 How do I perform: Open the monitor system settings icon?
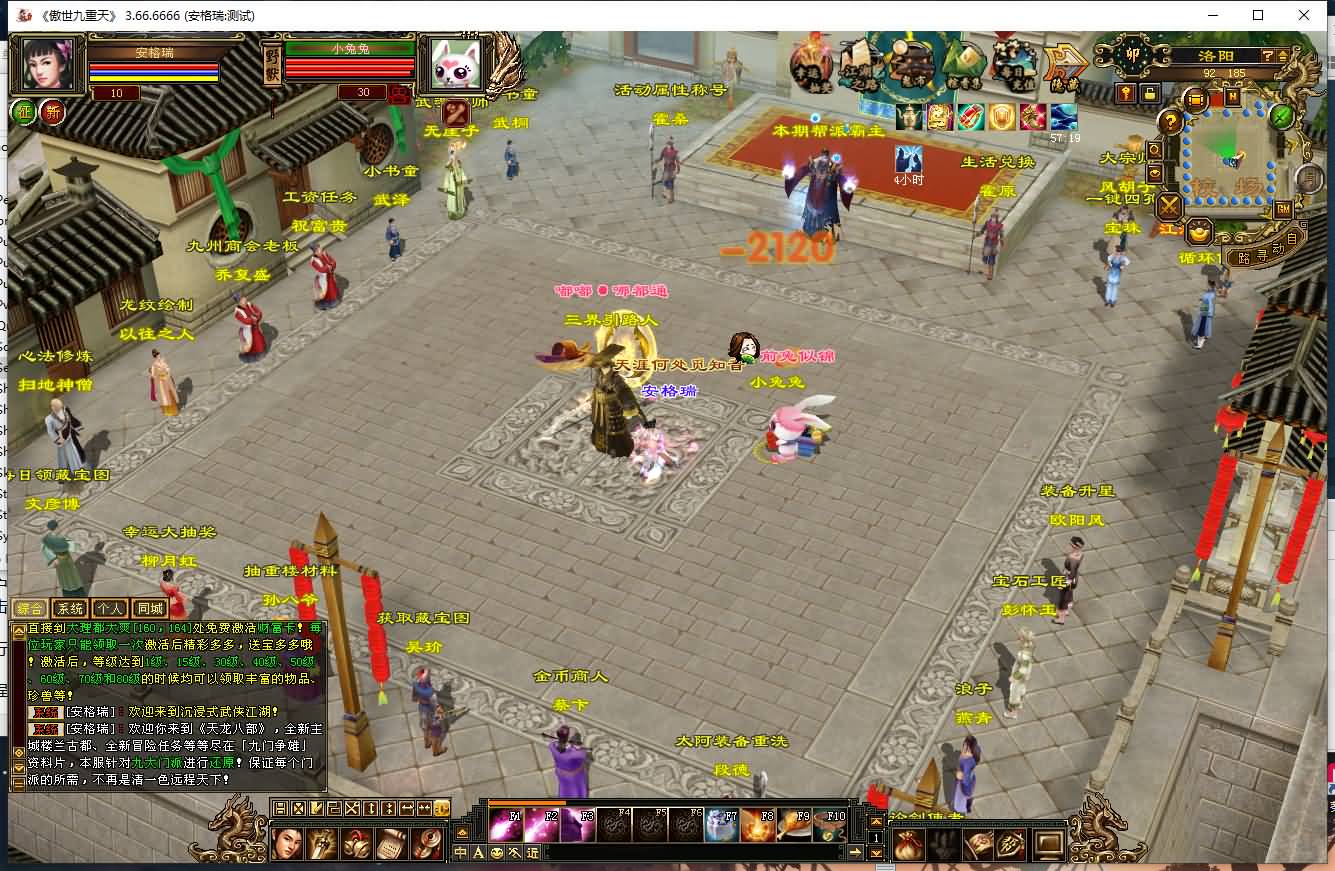tap(1049, 845)
